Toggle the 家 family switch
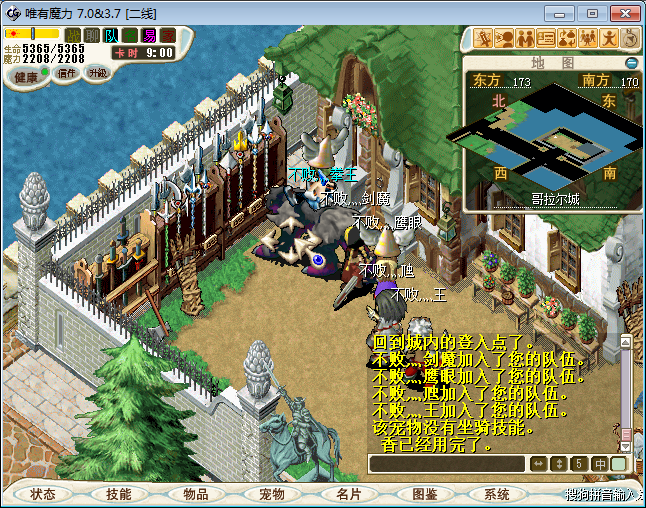This screenshot has height=508, width=646. [x=167, y=35]
